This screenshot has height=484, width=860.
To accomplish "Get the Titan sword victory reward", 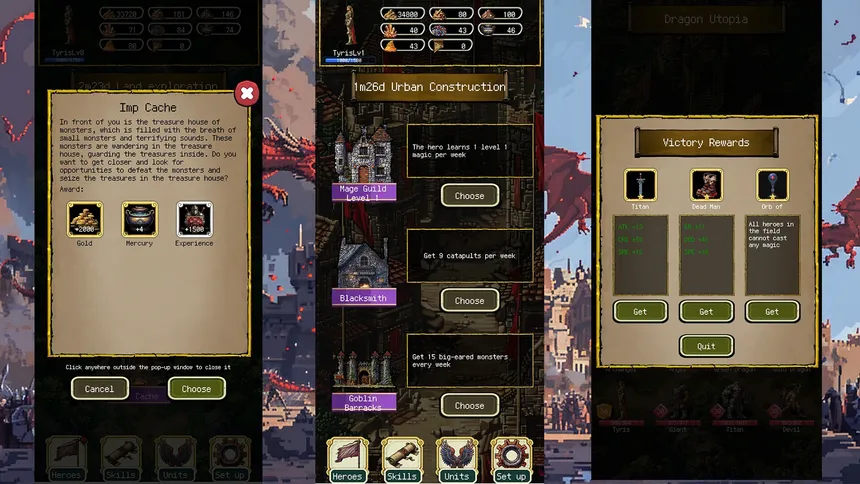I will tap(640, 311).
